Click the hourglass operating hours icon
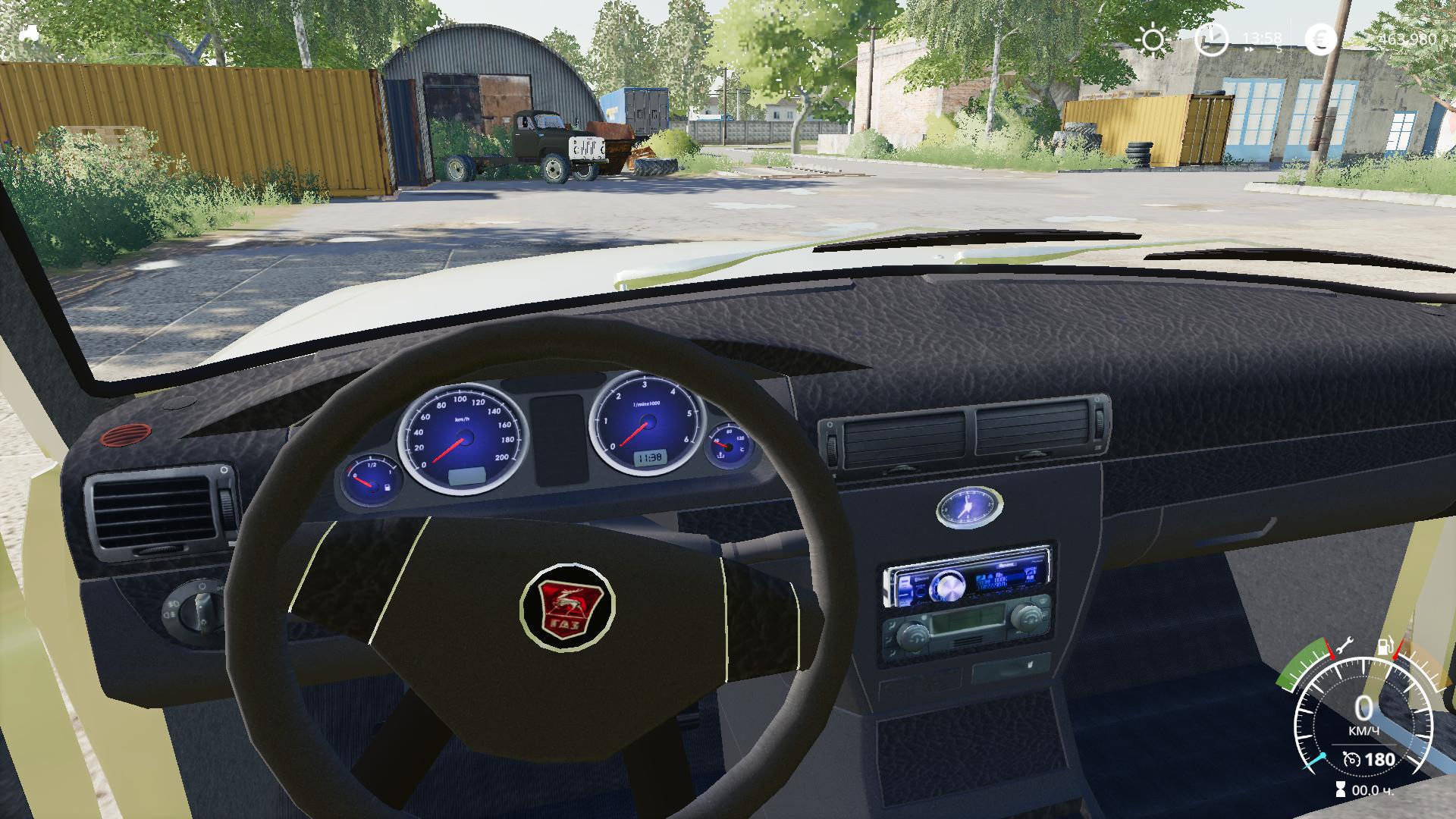 pos(1341,790)
